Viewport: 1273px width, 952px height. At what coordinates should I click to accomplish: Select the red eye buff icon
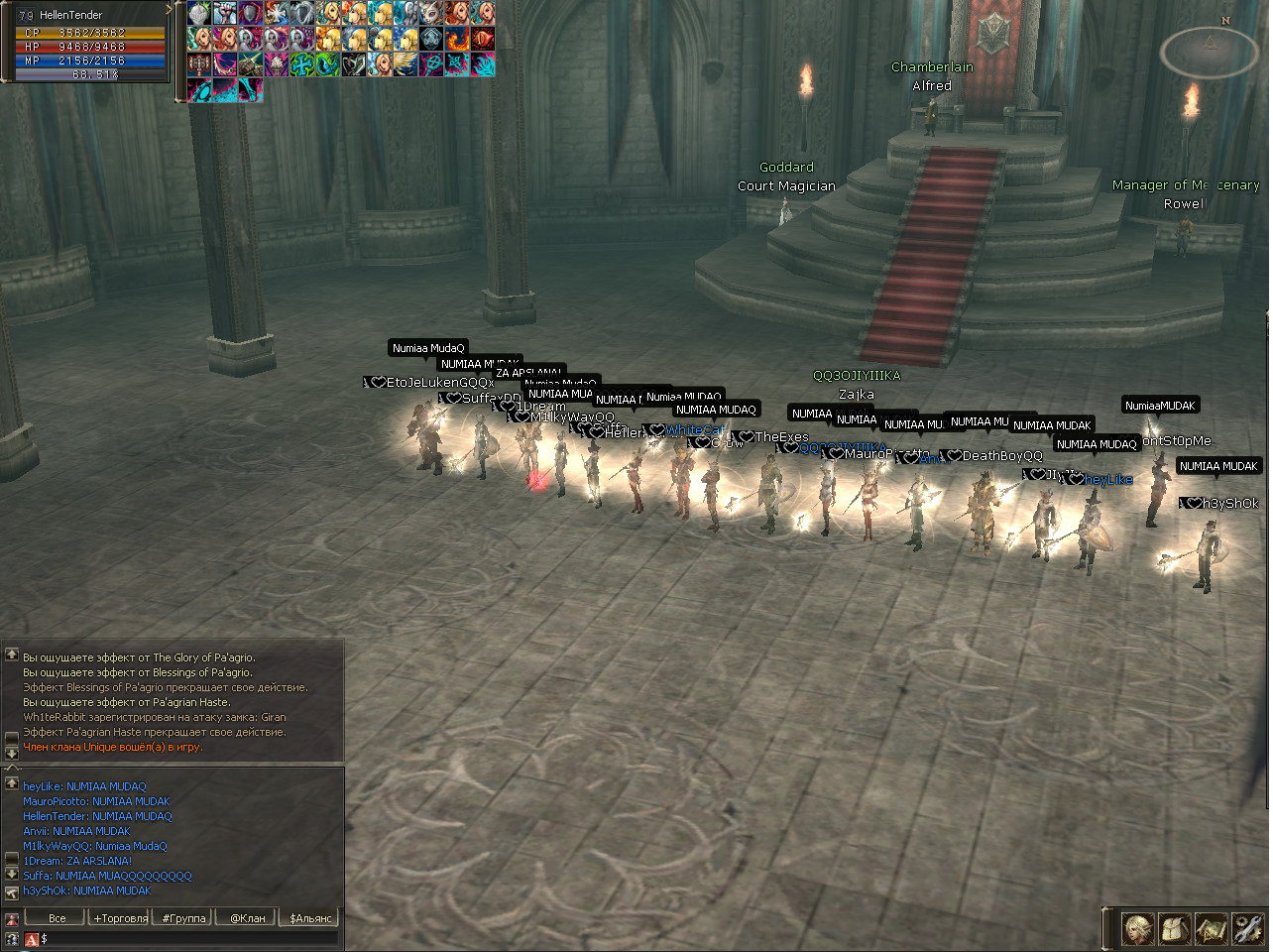pos(483,39)
